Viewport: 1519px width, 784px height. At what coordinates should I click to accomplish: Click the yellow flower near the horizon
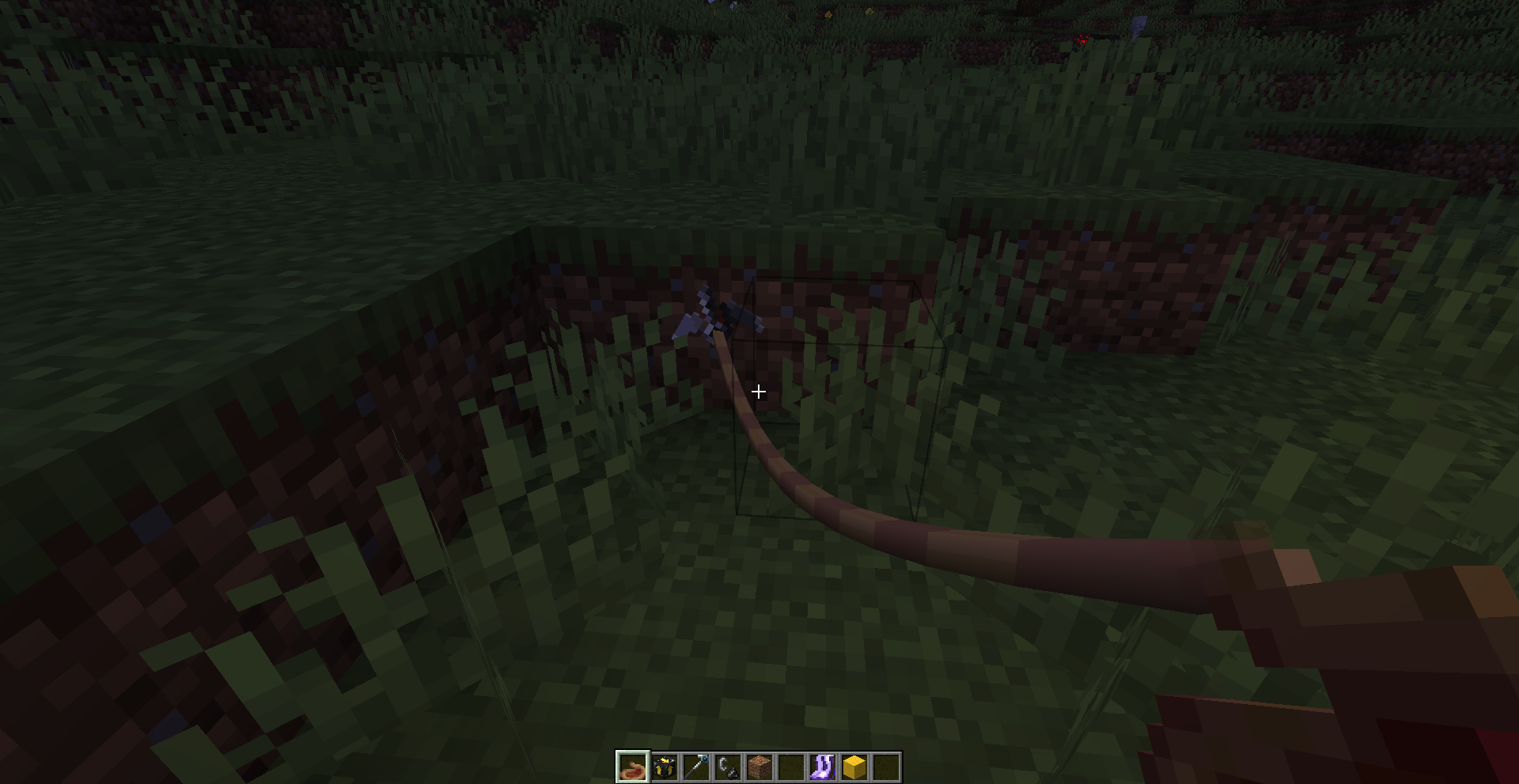[828, 14]
